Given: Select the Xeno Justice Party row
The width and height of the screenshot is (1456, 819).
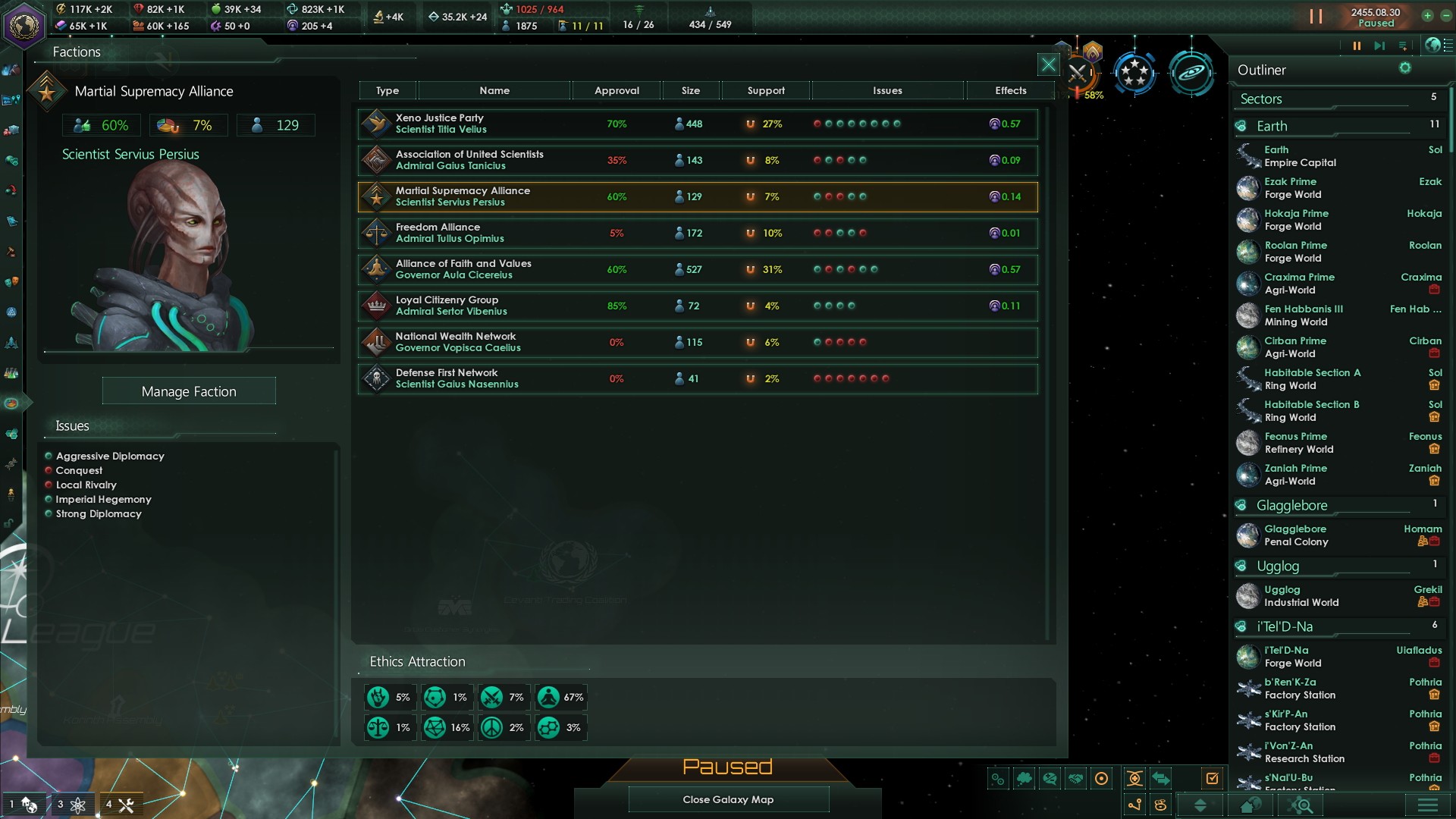Looking at the screenshot, I should pyautogui.click(x=697, y=124).
